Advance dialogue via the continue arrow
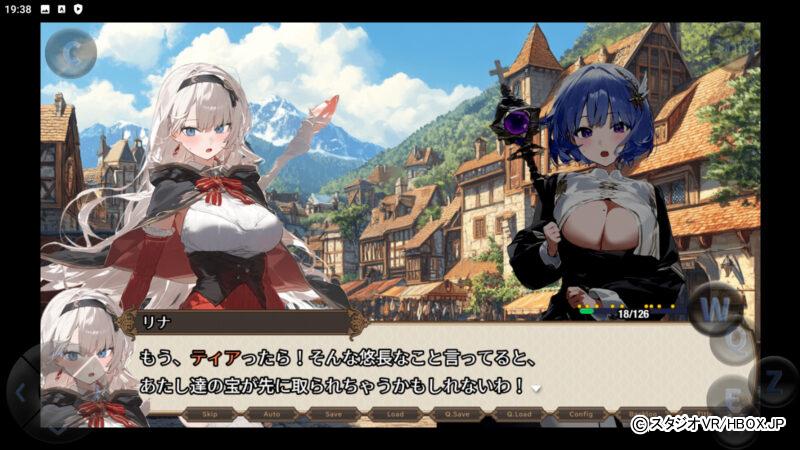The image size is (800, 450). coord(535,388)
